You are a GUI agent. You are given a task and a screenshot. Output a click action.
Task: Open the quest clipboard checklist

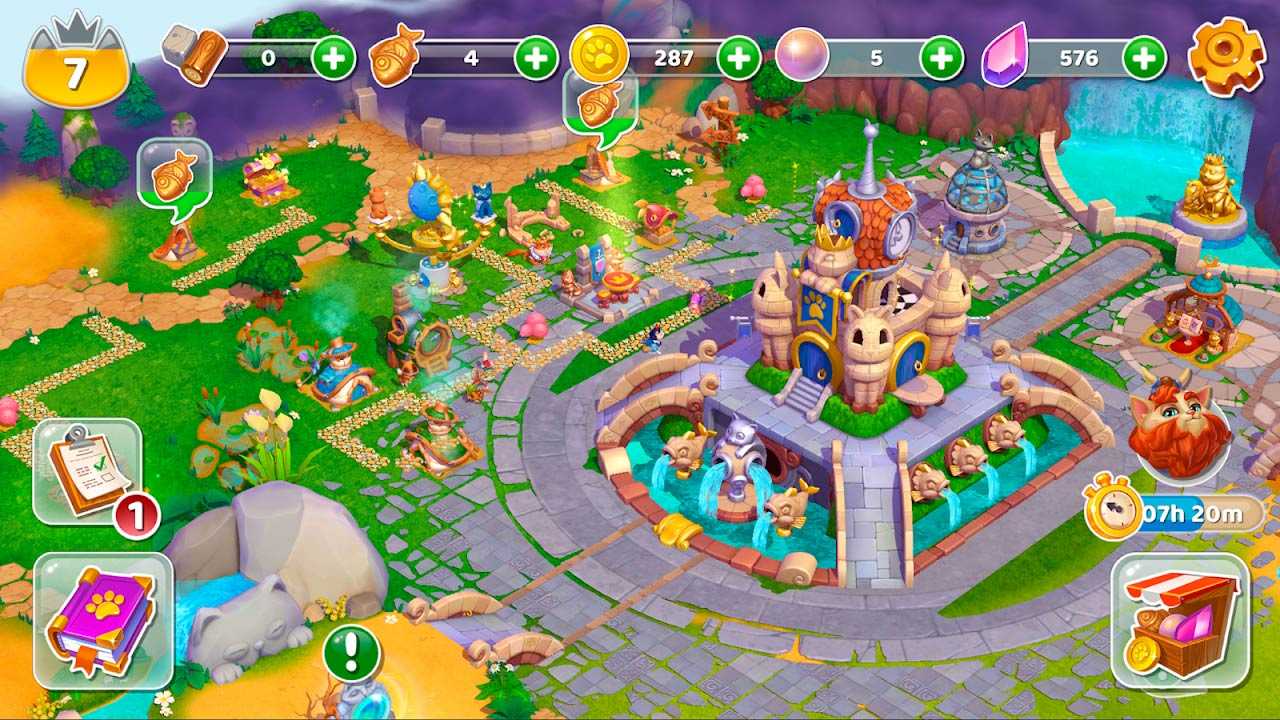[87, 471]
